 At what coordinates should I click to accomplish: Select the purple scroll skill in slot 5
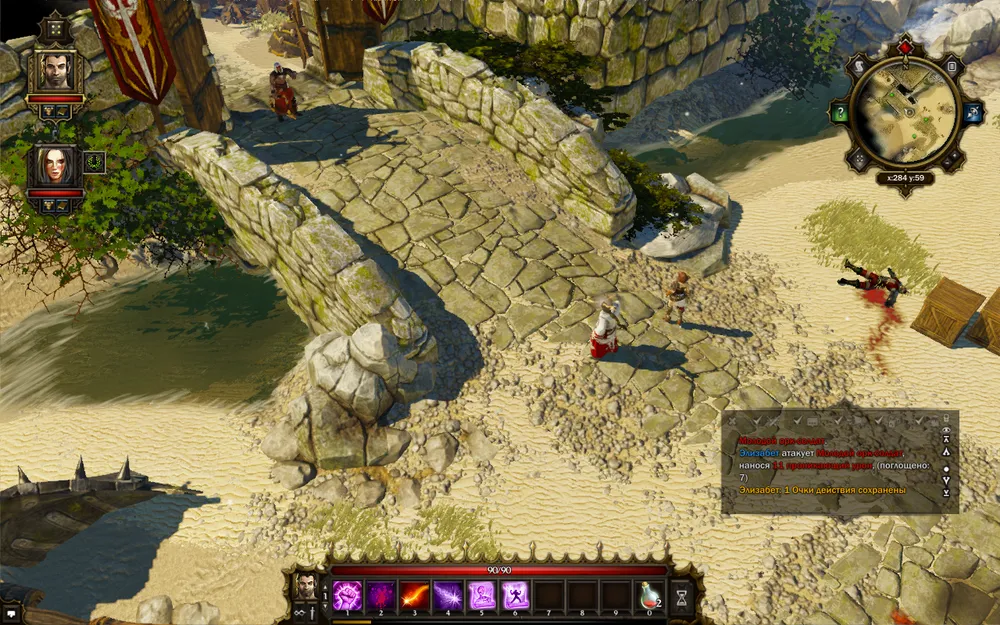coord(482,594)
